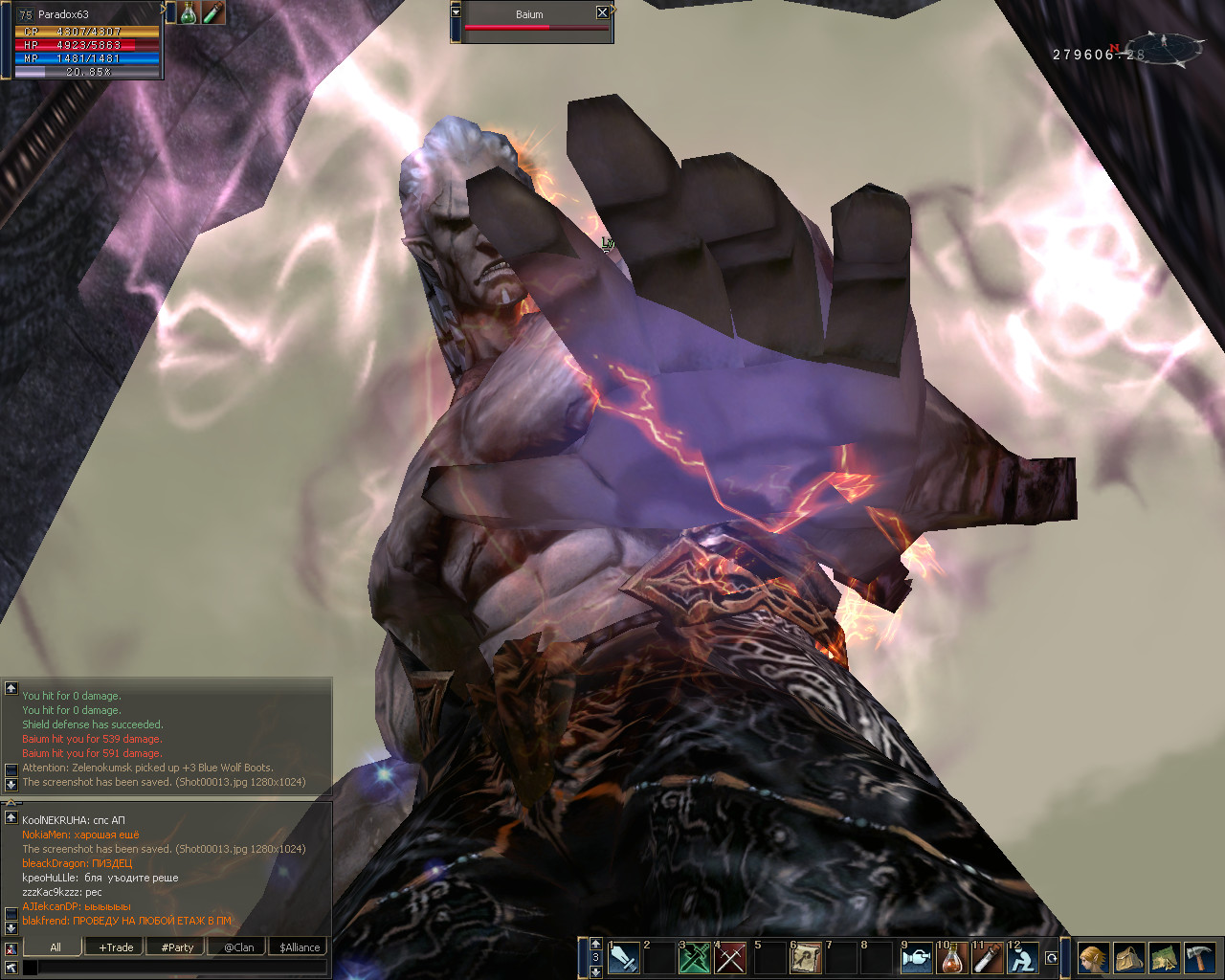Screen dimensions: 1225x980
Task: Switch chat to the $Alliance tab
Action: coord(300,947)
